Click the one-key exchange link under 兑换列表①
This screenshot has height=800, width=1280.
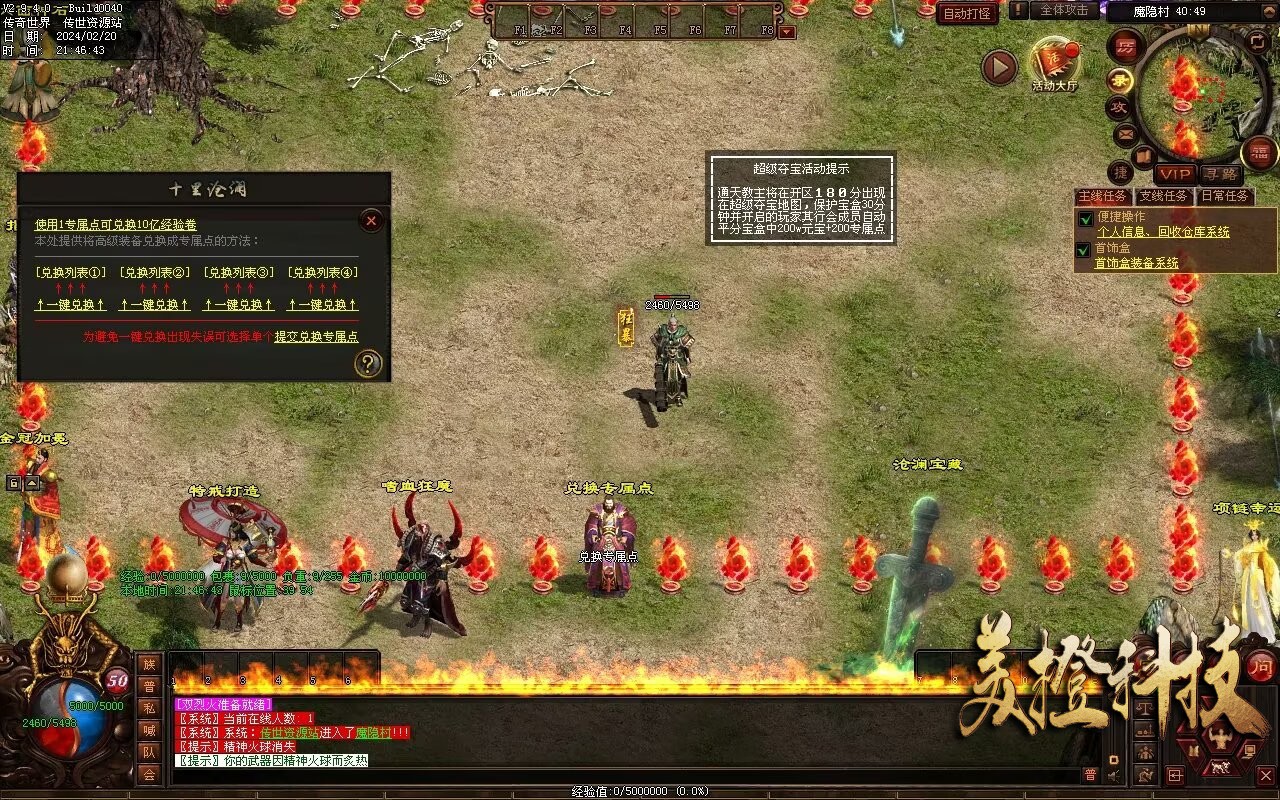point(70,305)
